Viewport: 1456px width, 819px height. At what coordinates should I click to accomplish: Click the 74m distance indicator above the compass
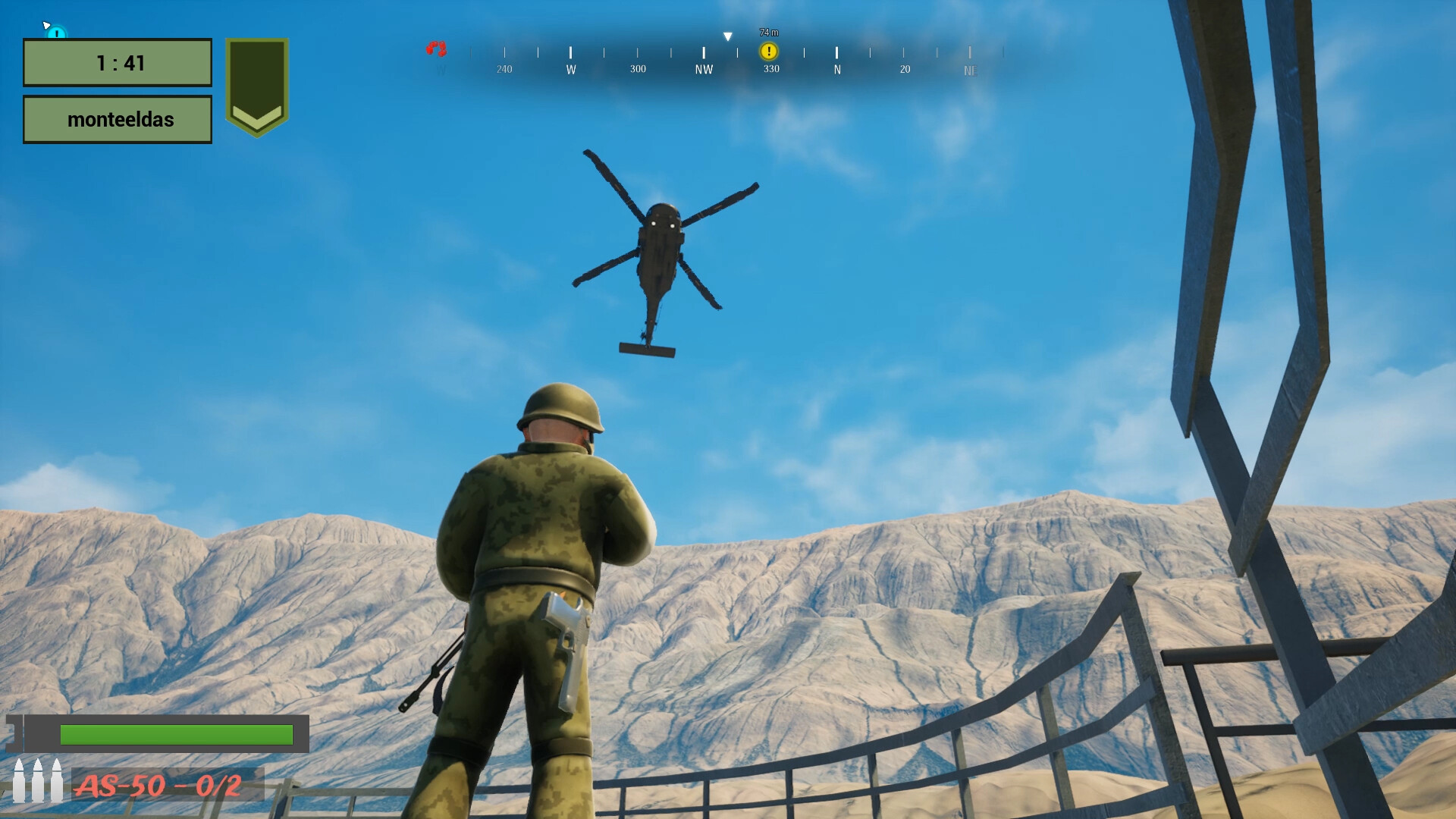pyautogui.click(x=767, y=33)
